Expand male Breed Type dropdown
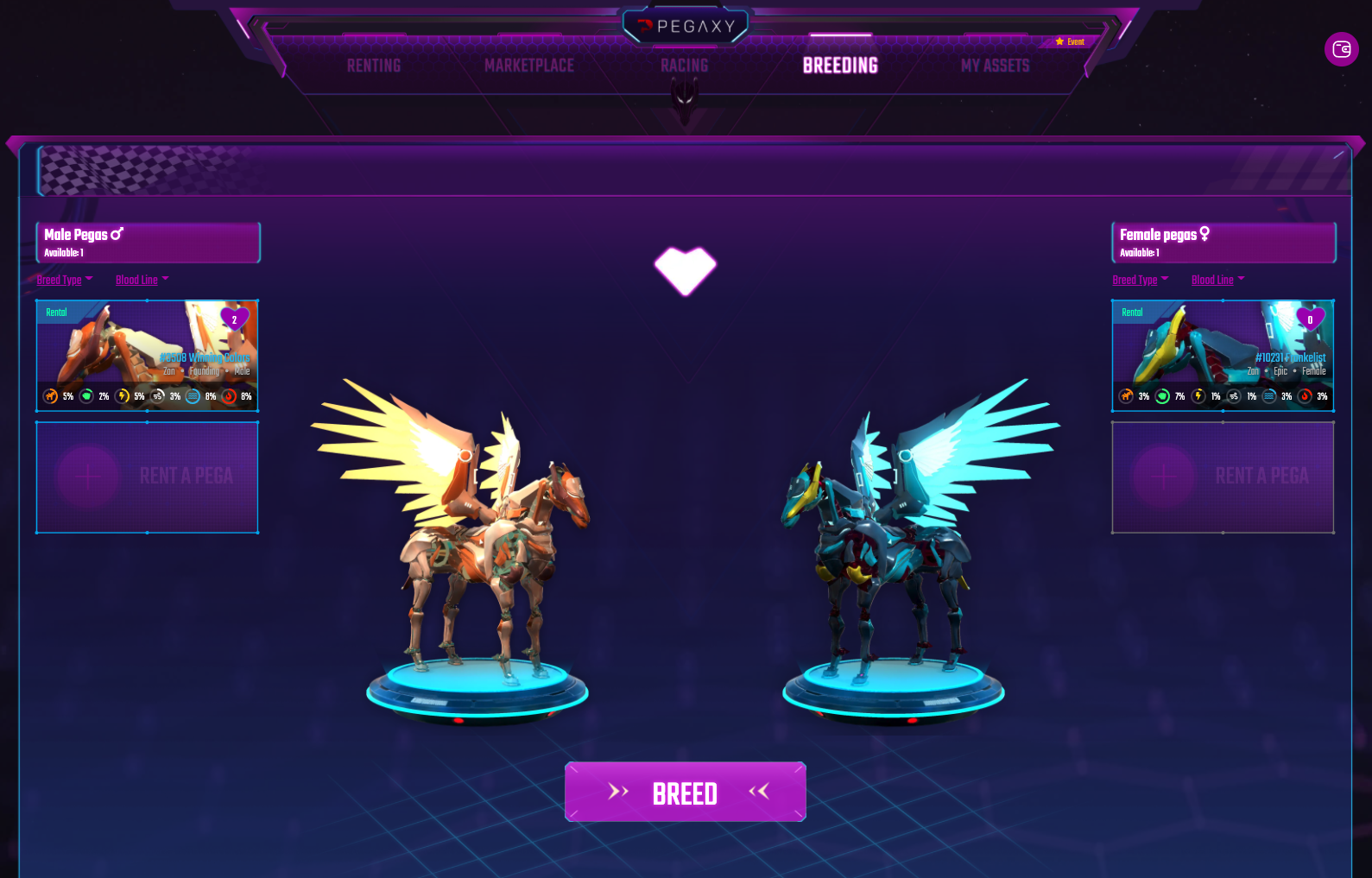1372x878 pixels. (65, 280)
